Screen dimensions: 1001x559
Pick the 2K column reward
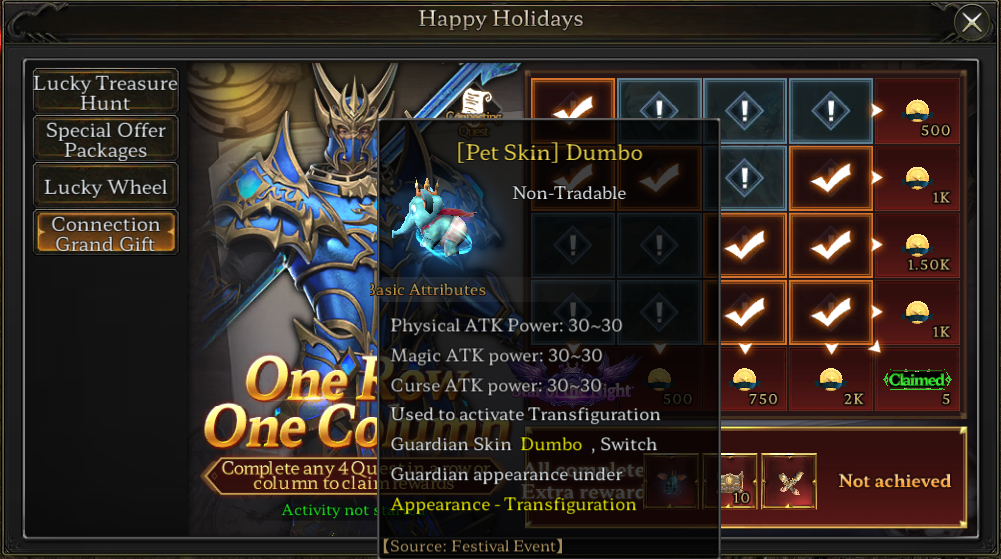pyautogui.click(x=830, y=380)
